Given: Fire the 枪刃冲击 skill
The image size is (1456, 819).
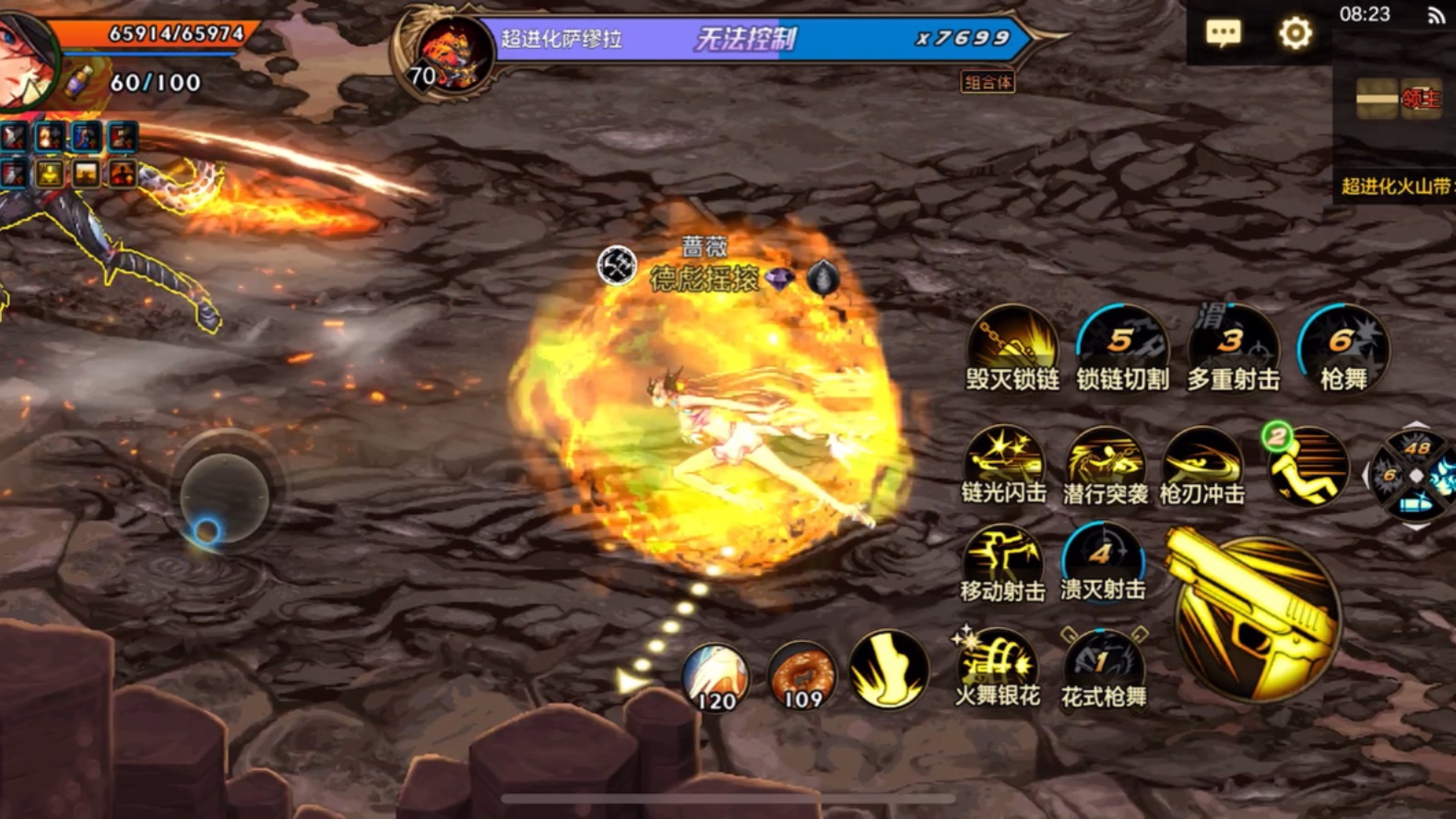Looking at the screenshot, I should tap(1201, 459).
